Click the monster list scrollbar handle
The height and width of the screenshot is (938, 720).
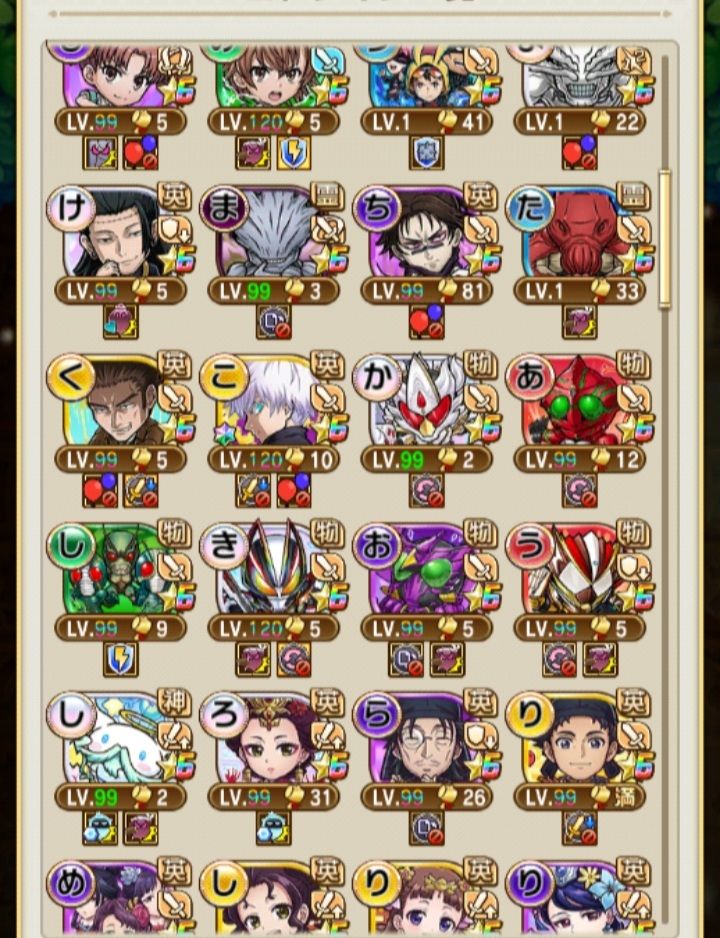[665, 240]
